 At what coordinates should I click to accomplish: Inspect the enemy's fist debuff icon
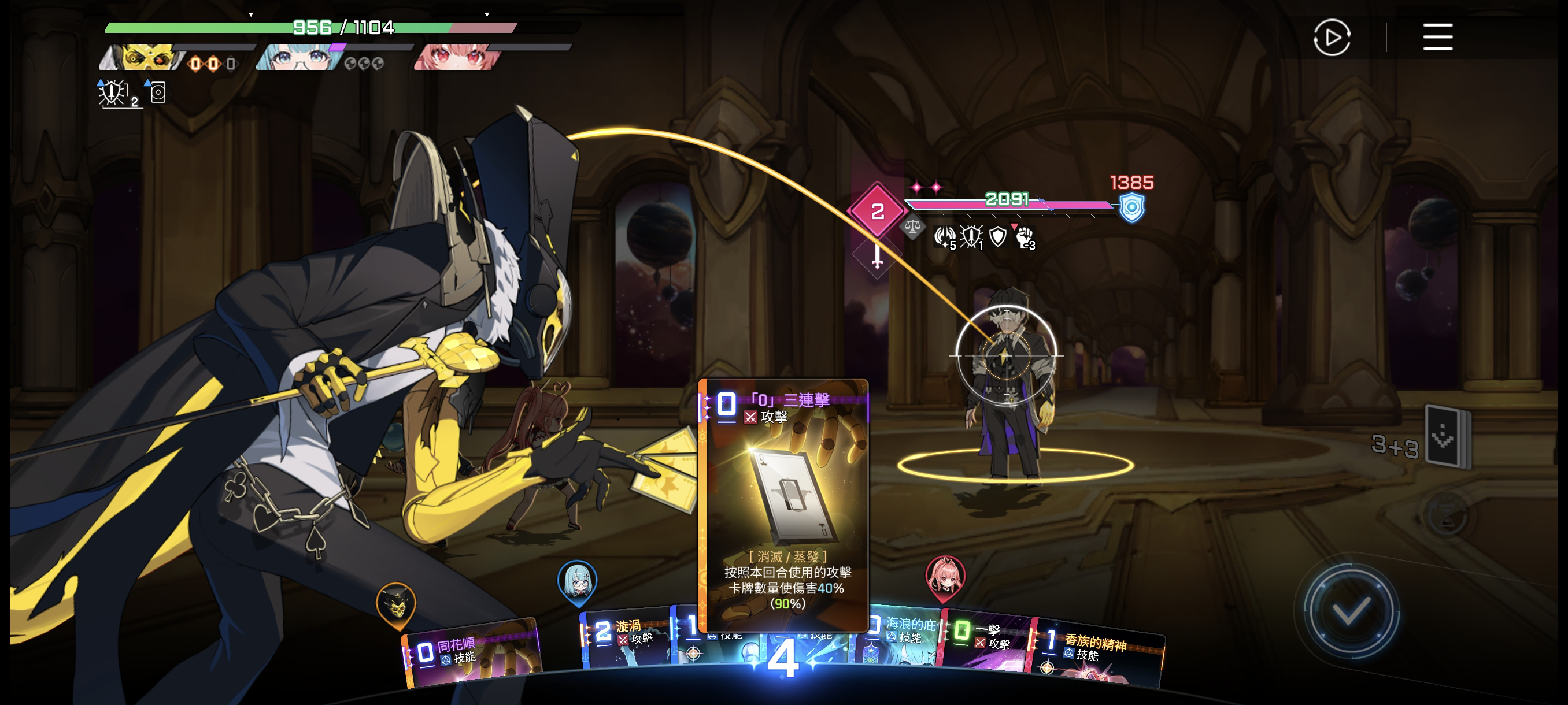point(1025,236)
